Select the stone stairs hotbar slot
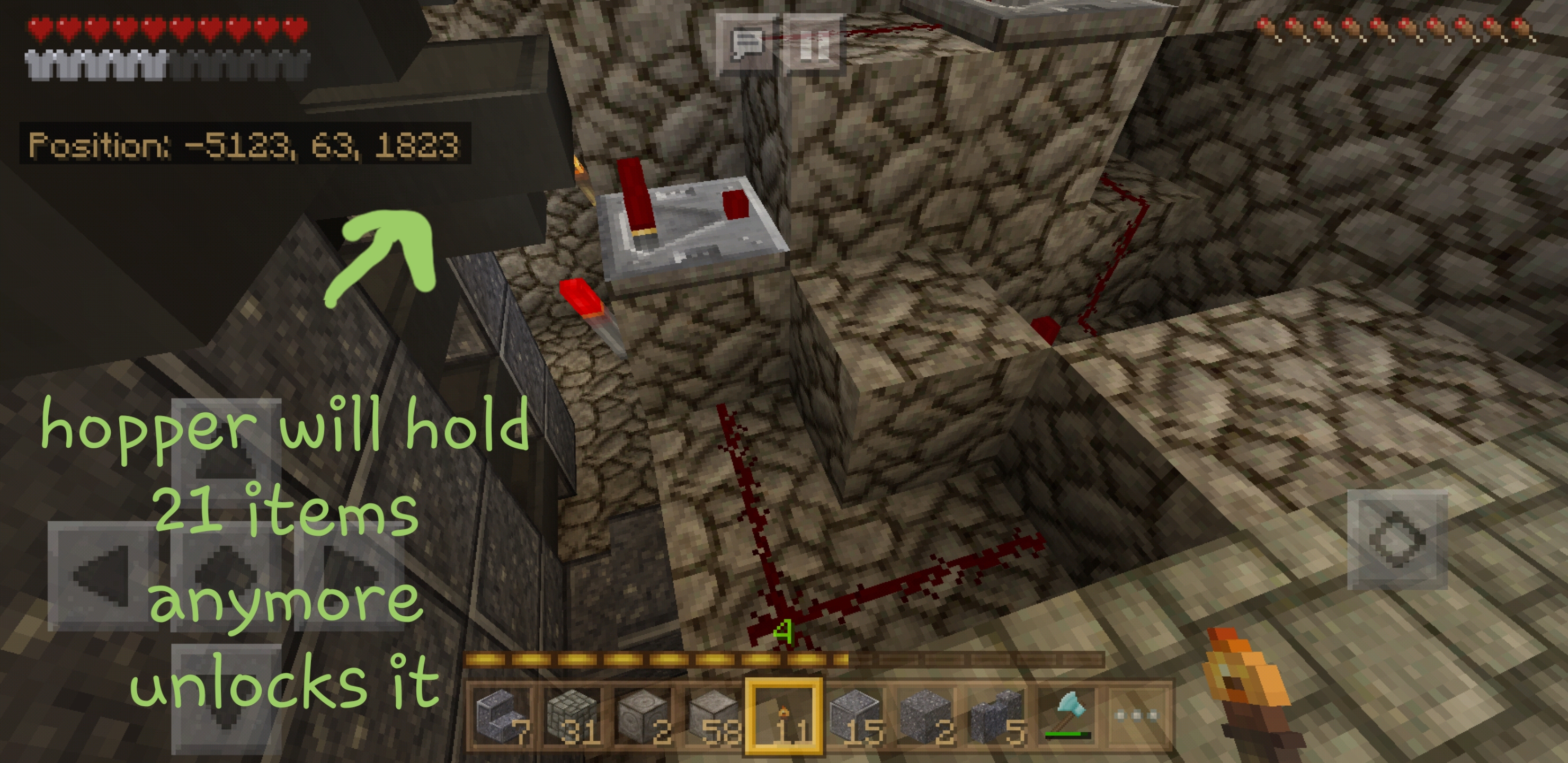 click(503, 716)
